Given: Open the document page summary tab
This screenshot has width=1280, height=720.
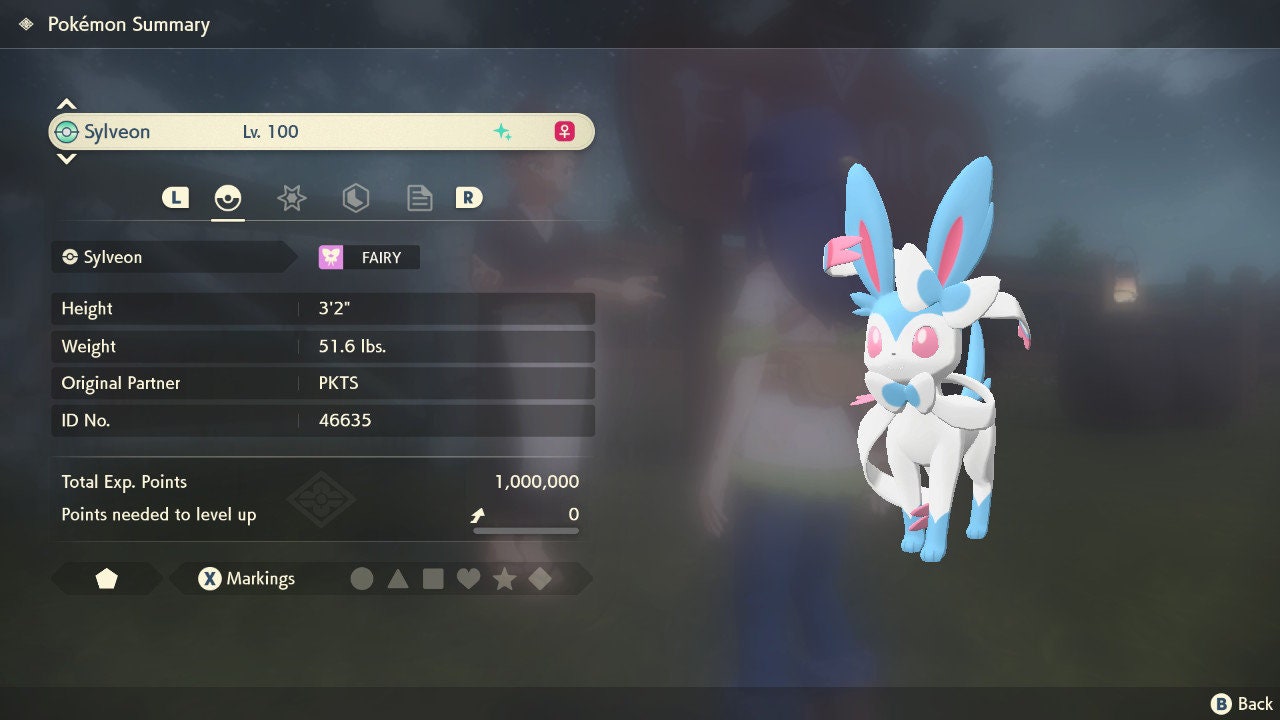Looking at the screenshot, I should (x=419, y=198).
